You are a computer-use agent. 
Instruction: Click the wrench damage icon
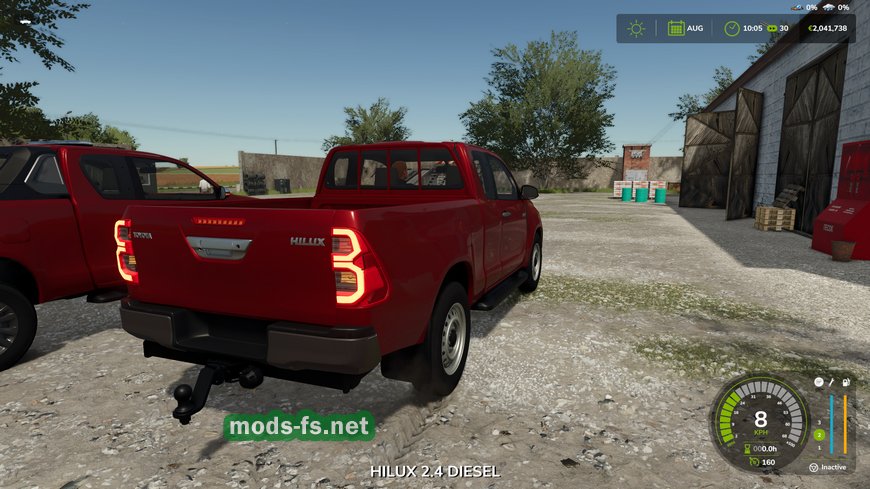(x=832, y=383)
